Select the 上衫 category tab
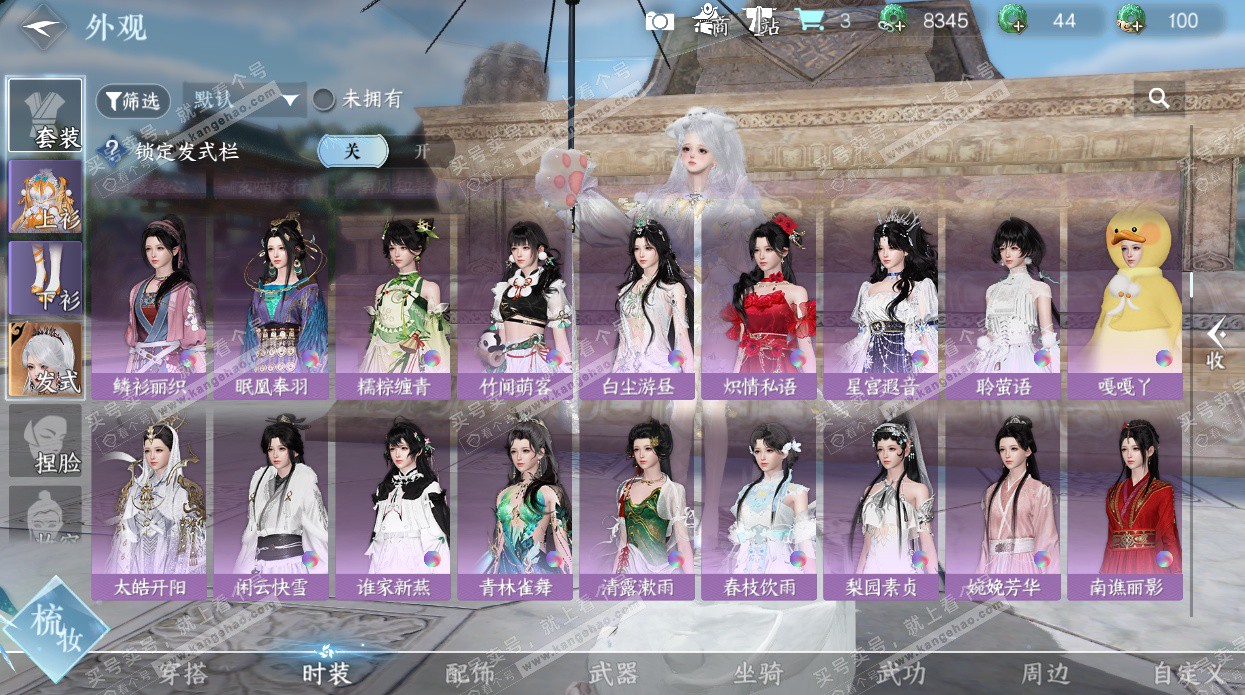 (x=46, y=197)
